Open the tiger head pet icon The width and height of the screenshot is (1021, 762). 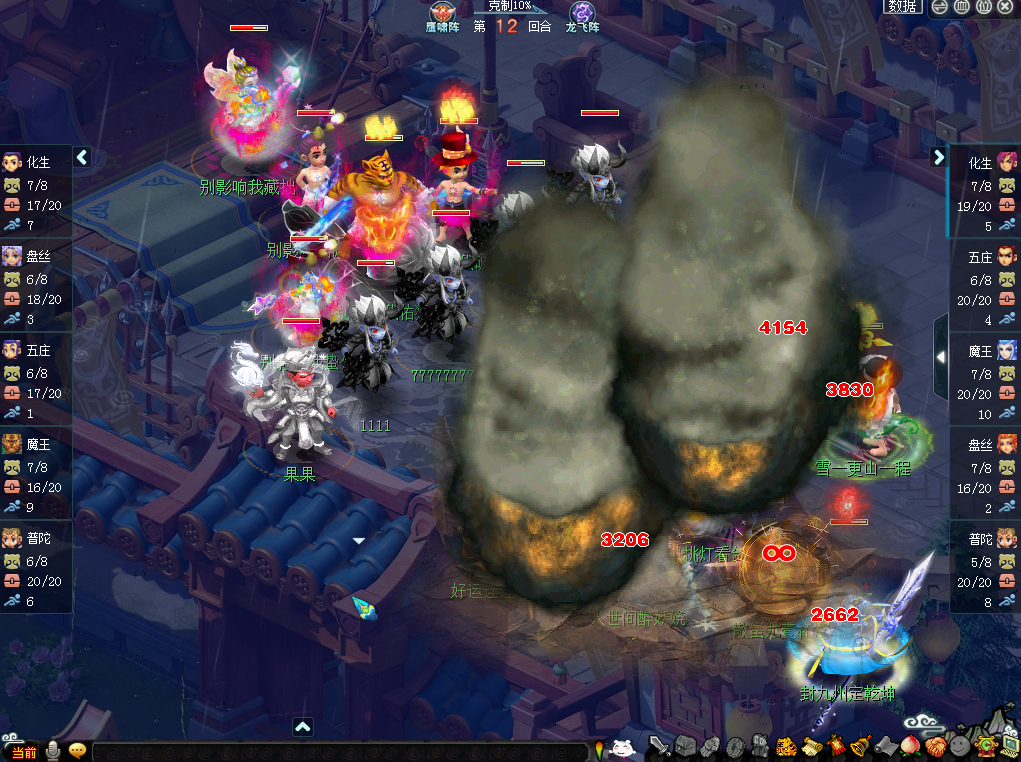[x=786, y=746]
